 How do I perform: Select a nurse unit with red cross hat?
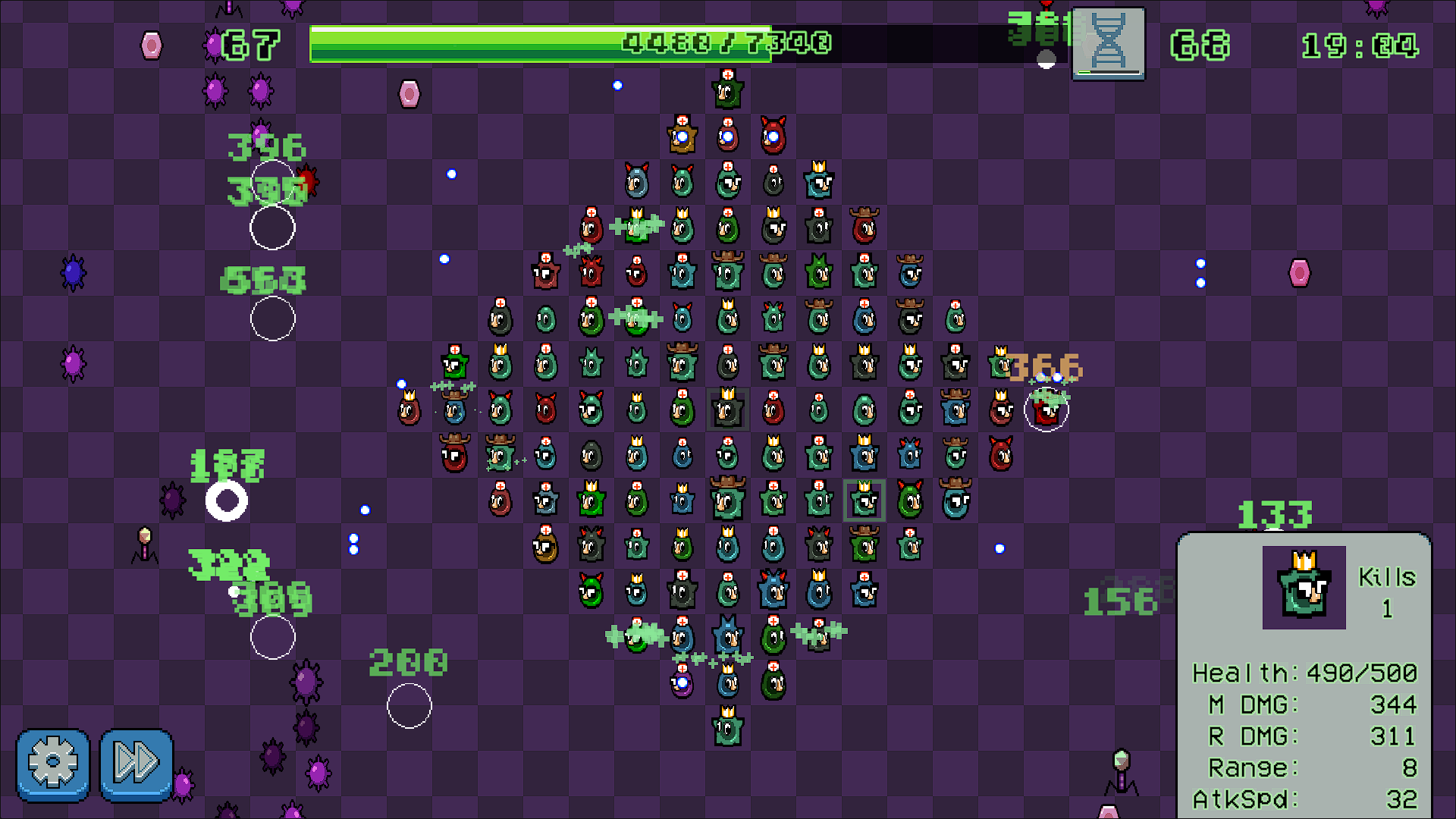coord(726,136)
